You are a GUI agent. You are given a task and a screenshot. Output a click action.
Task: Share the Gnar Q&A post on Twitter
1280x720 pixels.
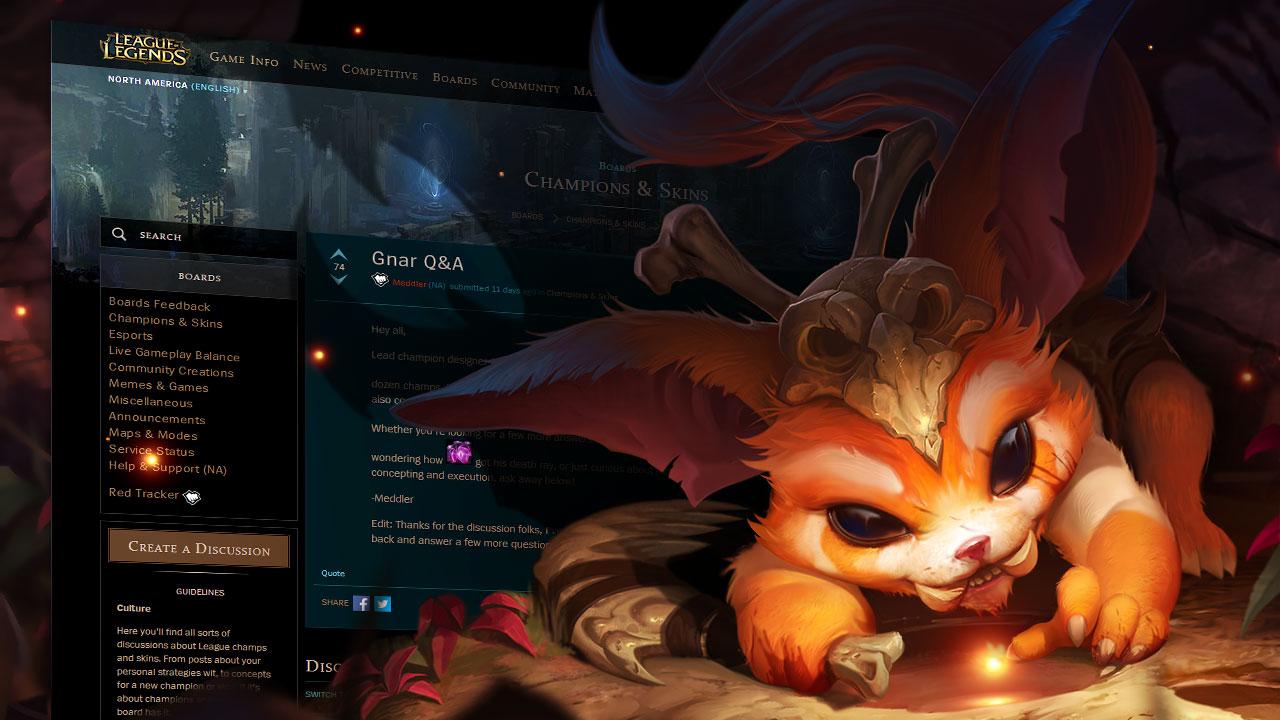[383, 603]
